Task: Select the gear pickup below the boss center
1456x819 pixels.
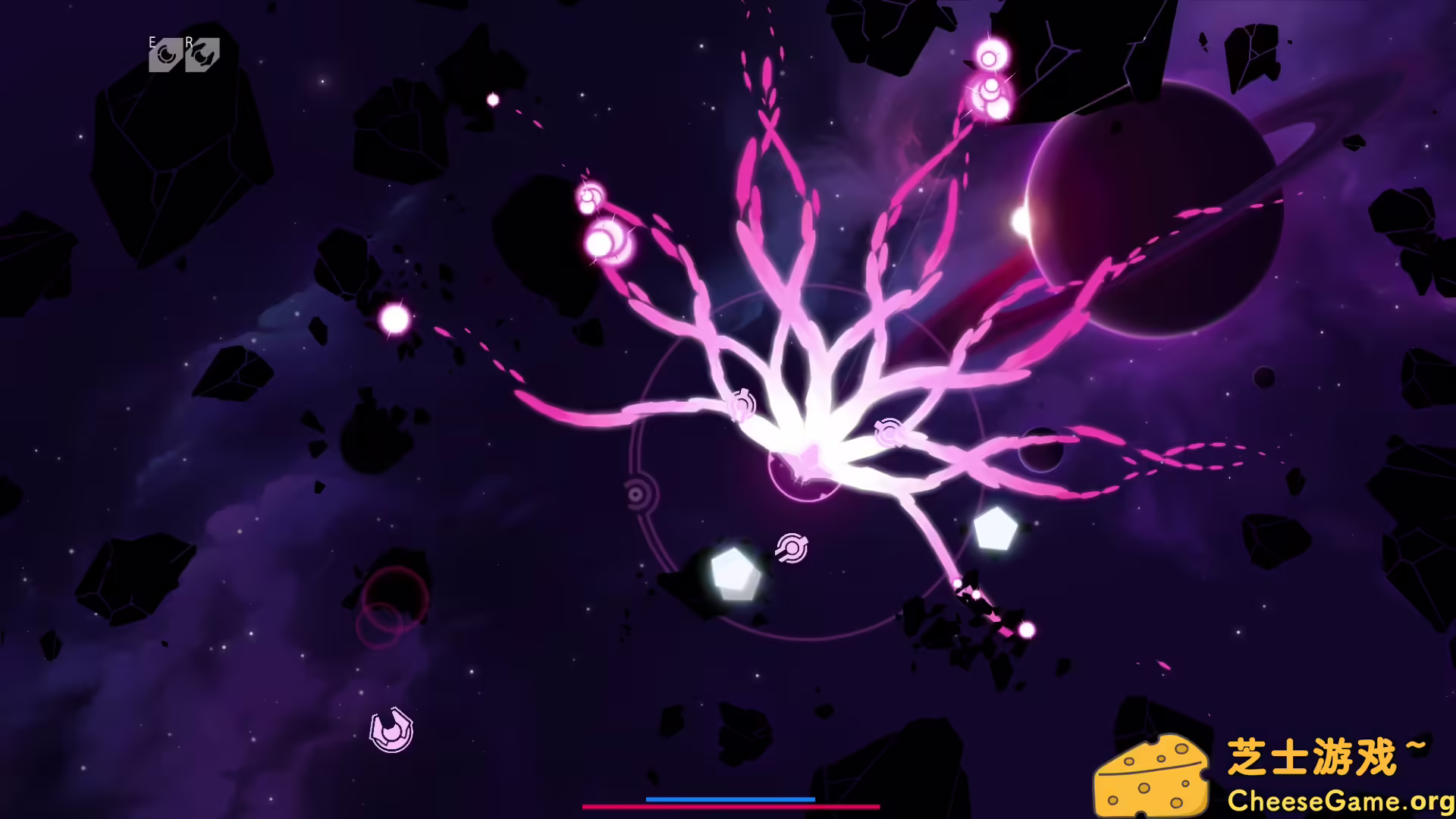Action: coord(792,548)
